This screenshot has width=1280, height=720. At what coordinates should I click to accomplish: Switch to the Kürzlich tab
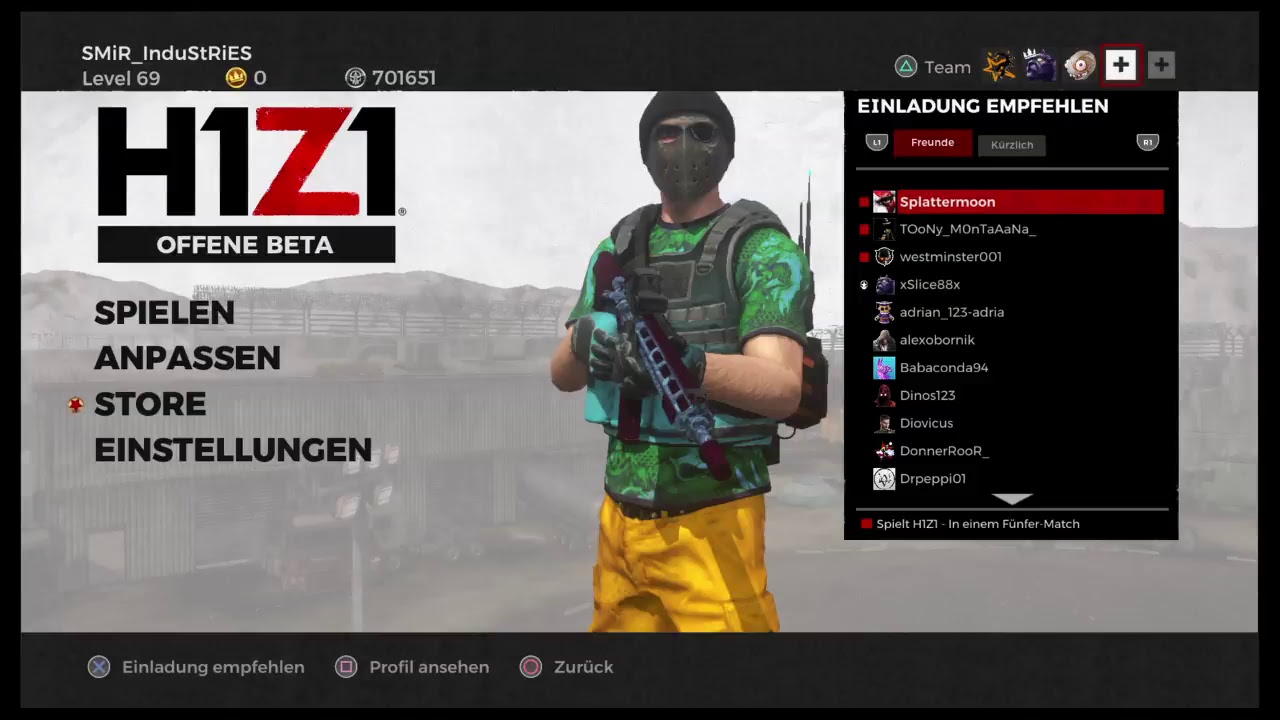(x=1011, y=145)
